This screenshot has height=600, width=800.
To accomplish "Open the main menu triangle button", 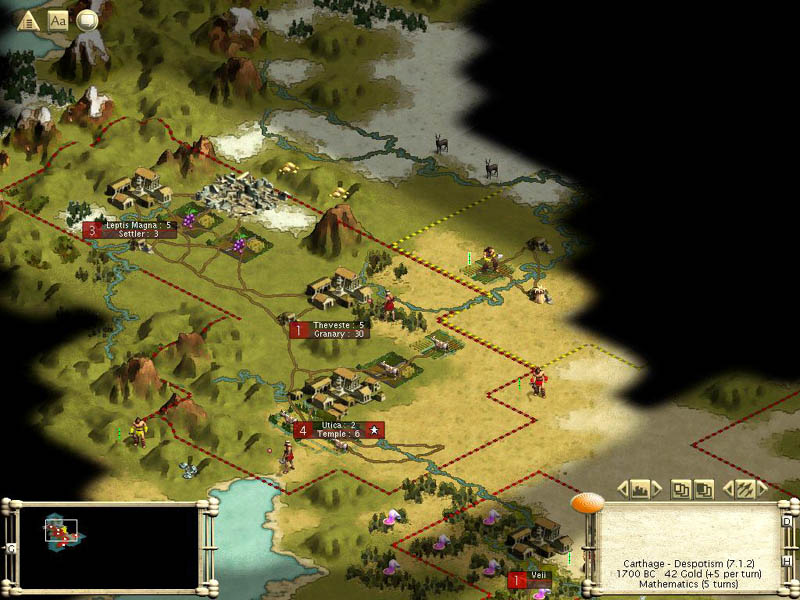I will (x=29, y=19).
